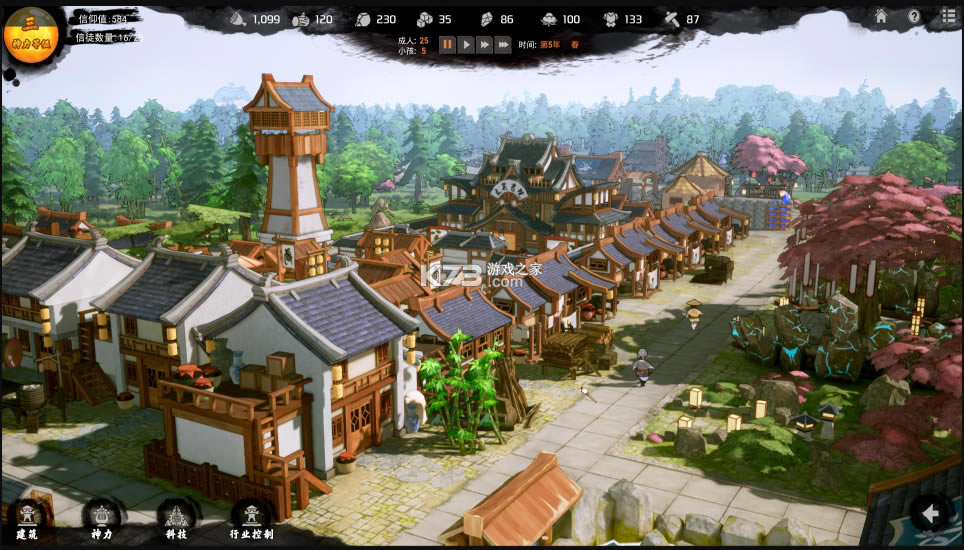Viewport: 964px width, 550px height.
Task: Set game speed to fast forward
Action: coord(484,44)
